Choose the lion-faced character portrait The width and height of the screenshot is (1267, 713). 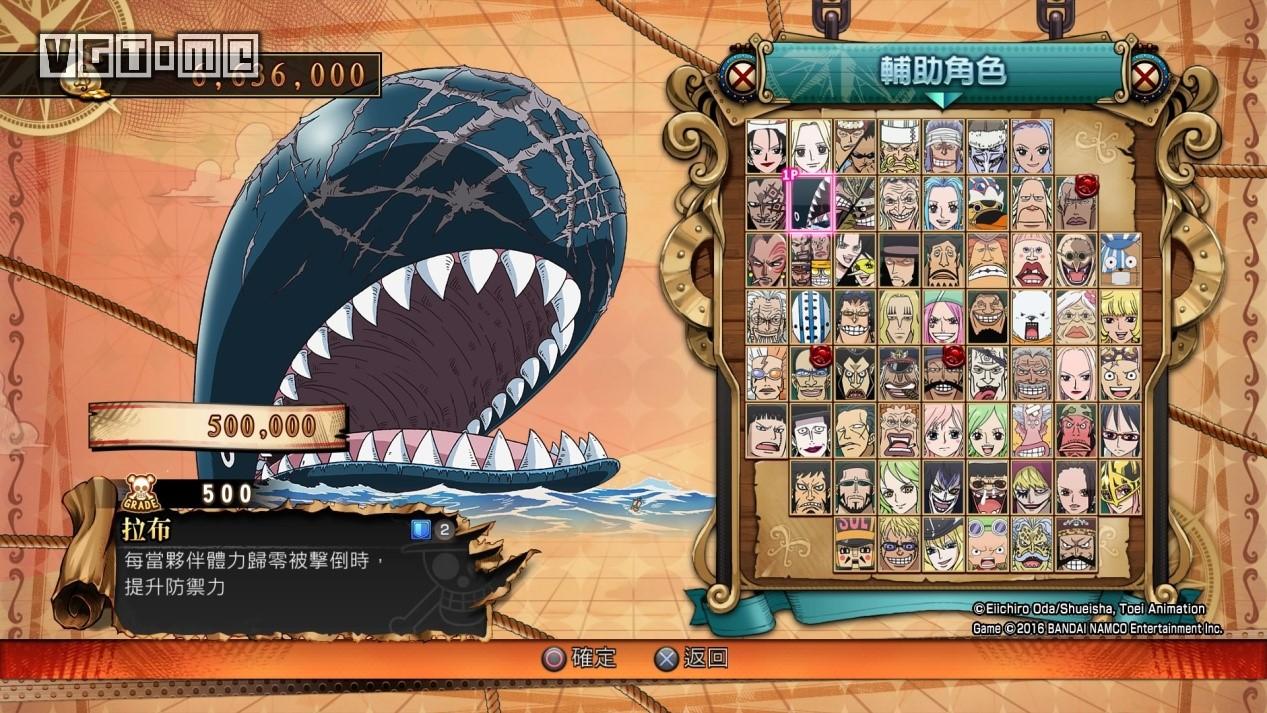coord(1032,543)
